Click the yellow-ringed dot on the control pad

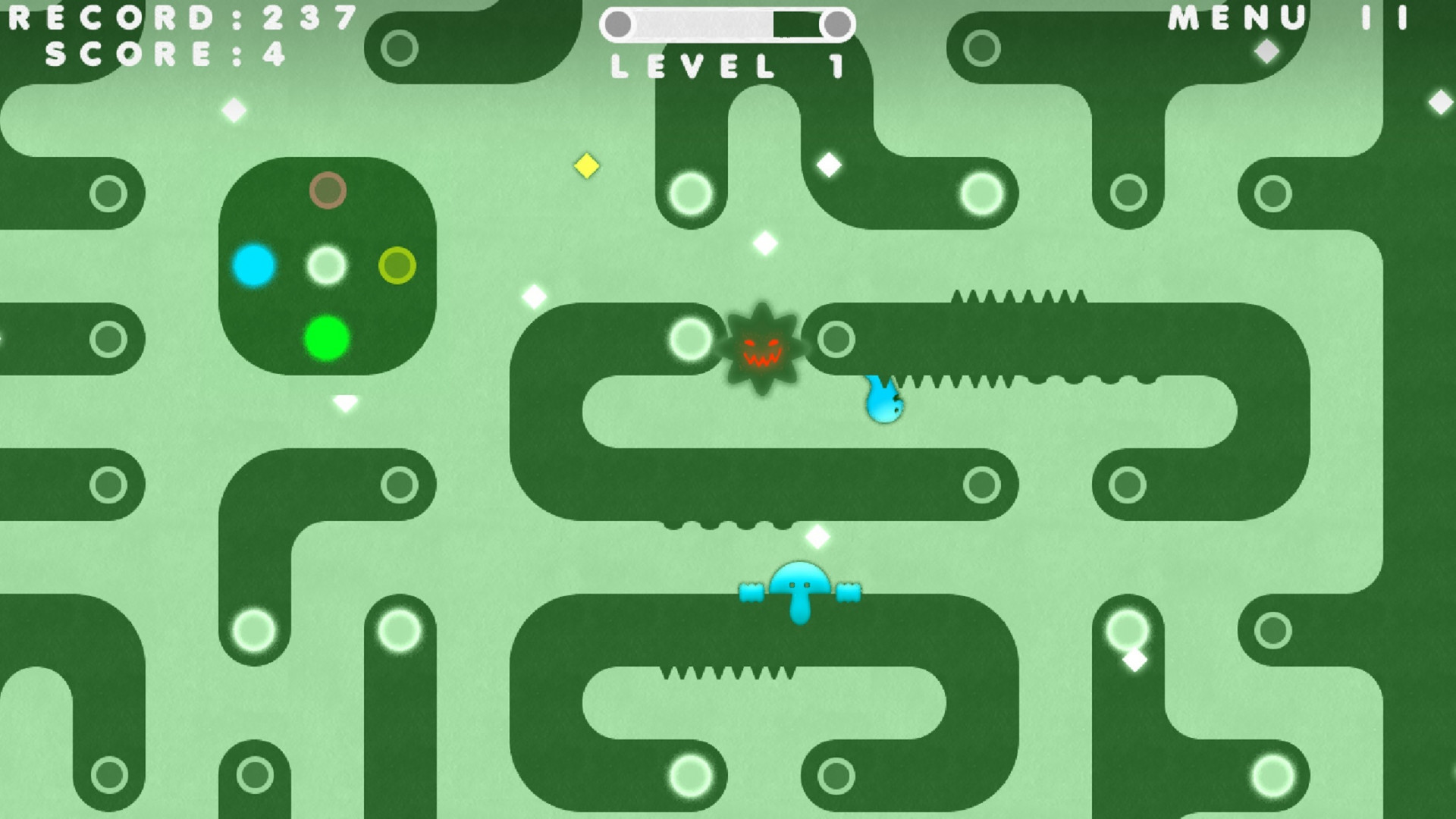pos(395,264)
